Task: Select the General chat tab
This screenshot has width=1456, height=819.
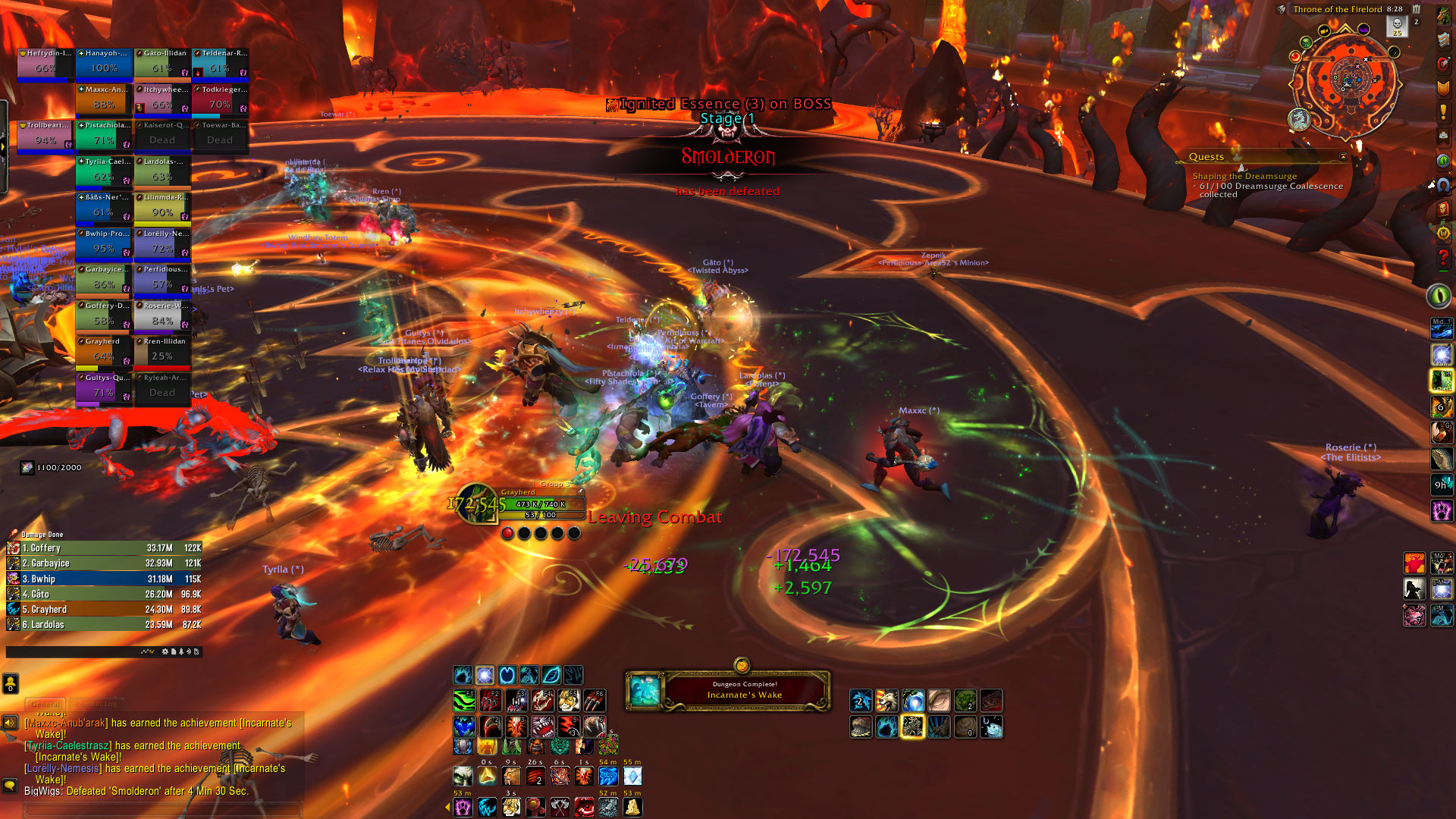Action: [45, 704]
